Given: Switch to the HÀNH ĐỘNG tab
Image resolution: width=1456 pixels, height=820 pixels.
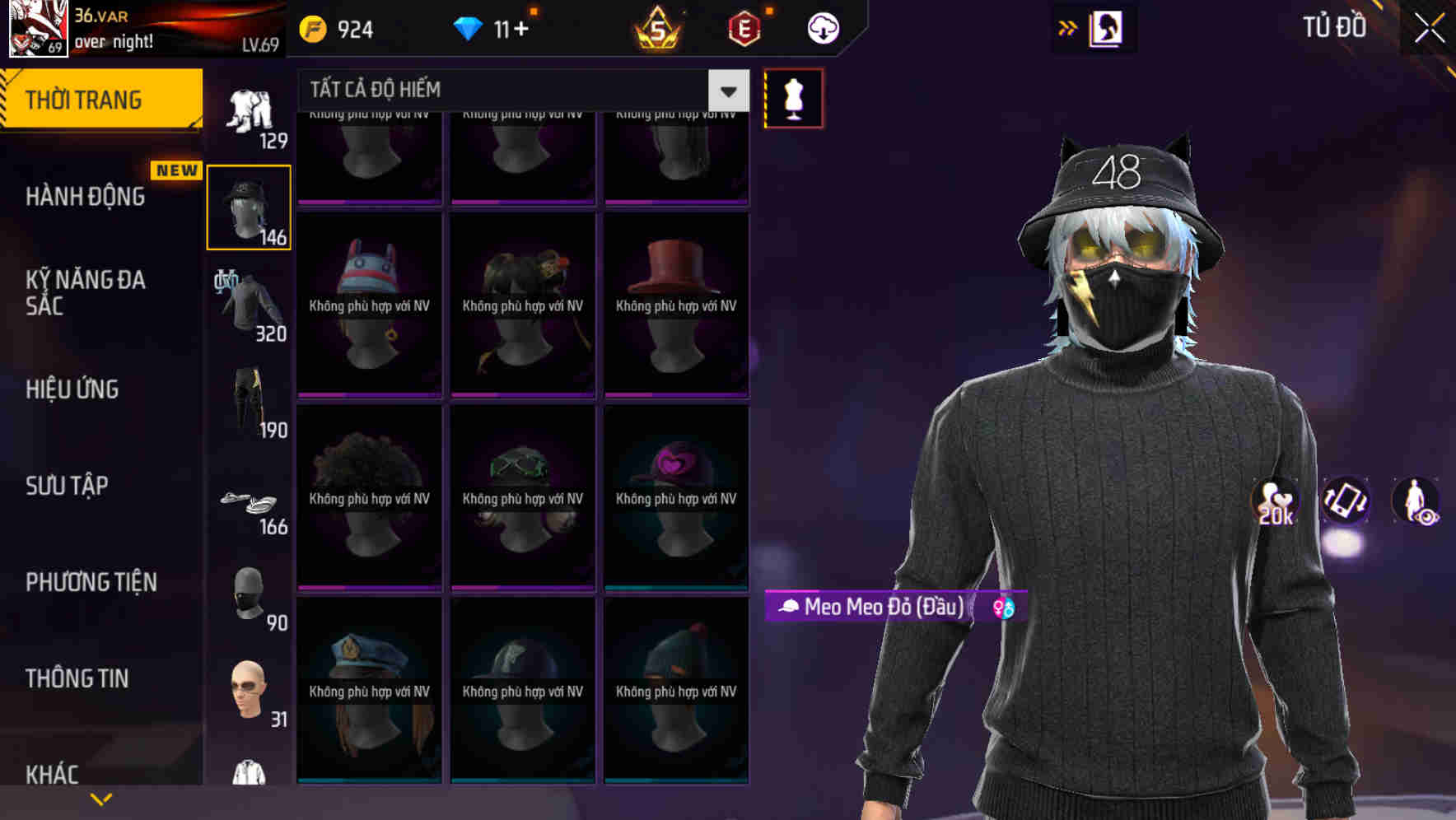Looking at the screenshot, I should [87, 197].
